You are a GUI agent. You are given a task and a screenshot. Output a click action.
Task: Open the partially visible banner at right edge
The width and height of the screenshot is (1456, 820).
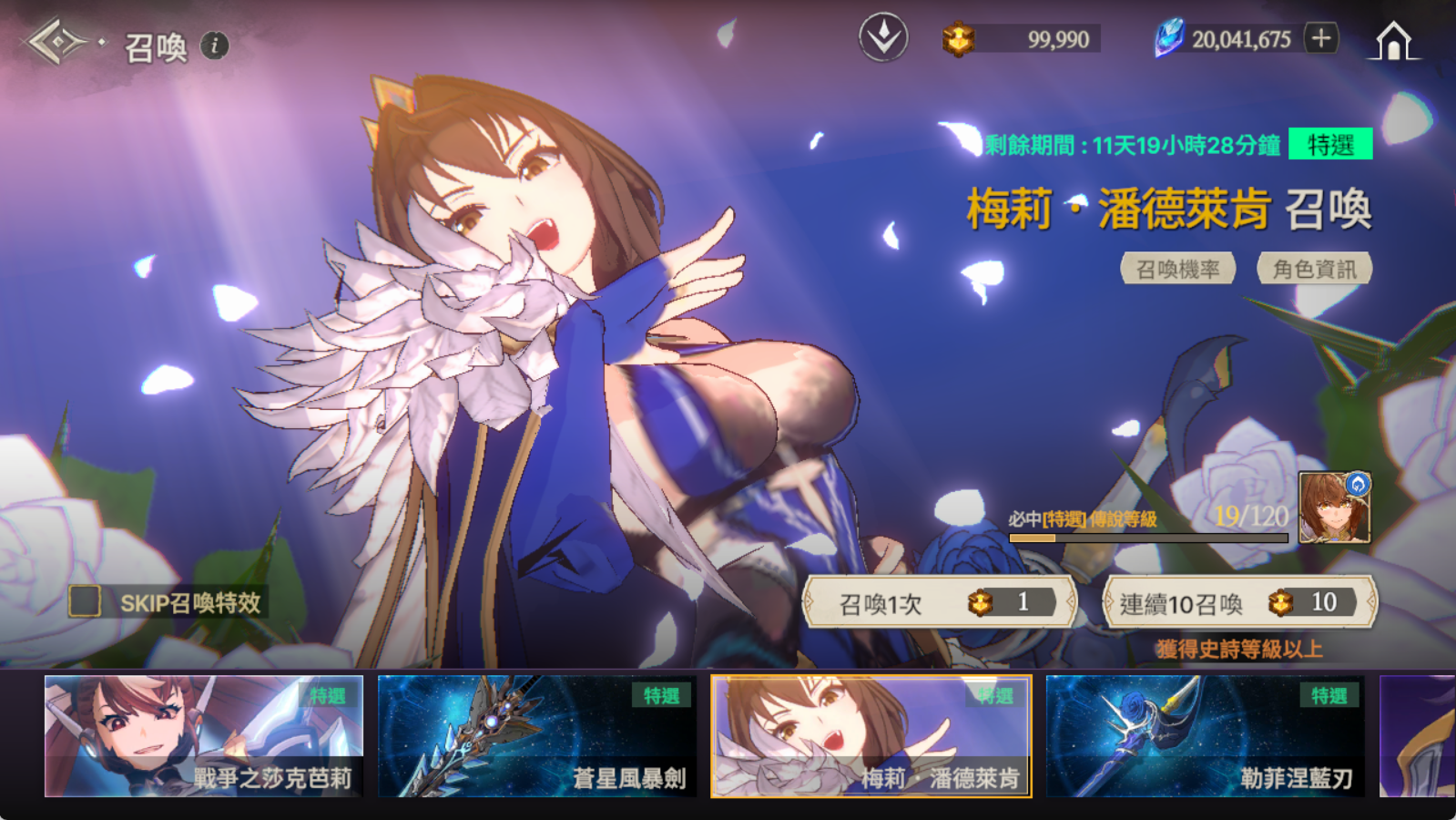[1418, 736]
